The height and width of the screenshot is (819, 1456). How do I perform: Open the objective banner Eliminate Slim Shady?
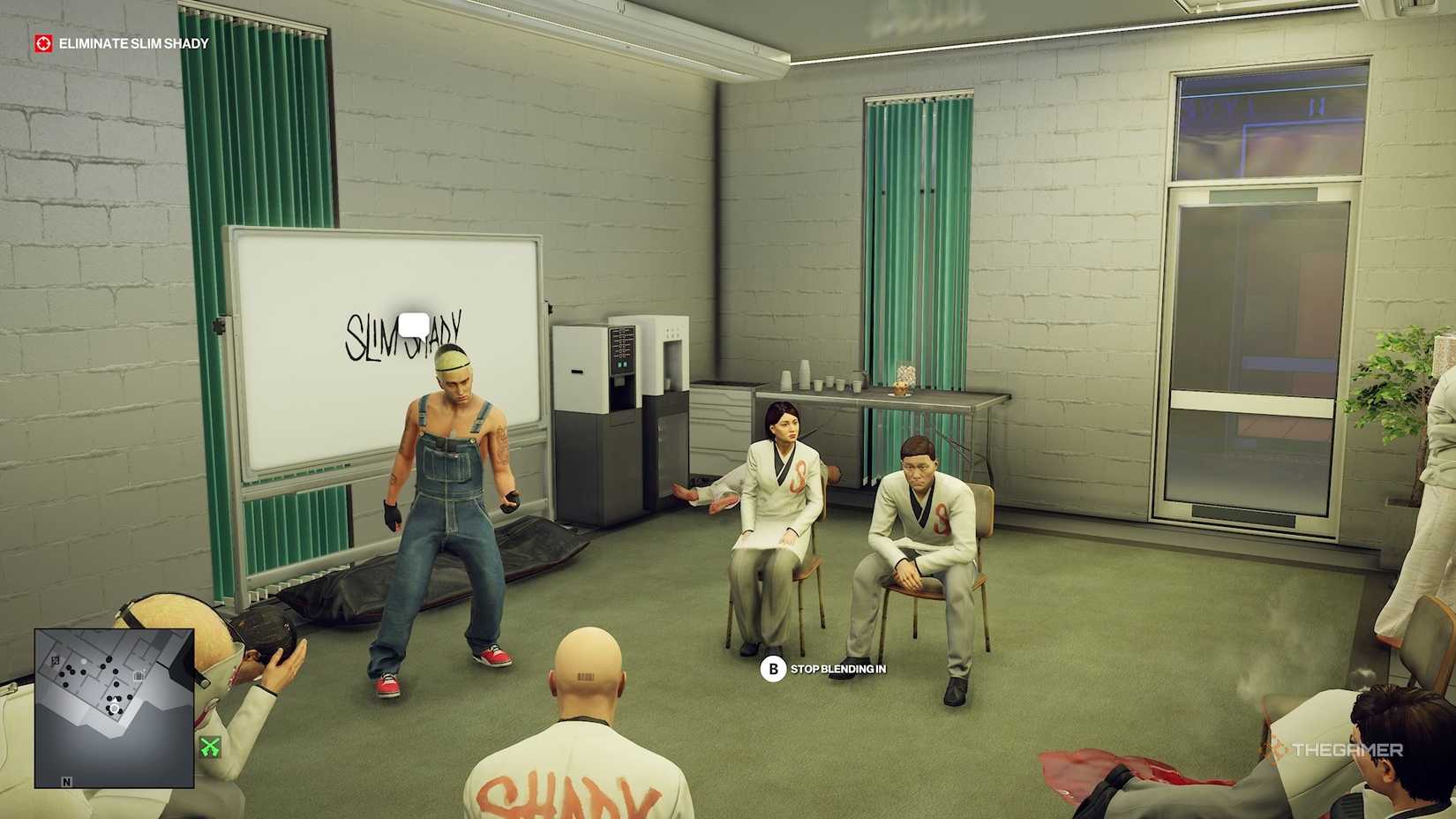click(132, 41)
